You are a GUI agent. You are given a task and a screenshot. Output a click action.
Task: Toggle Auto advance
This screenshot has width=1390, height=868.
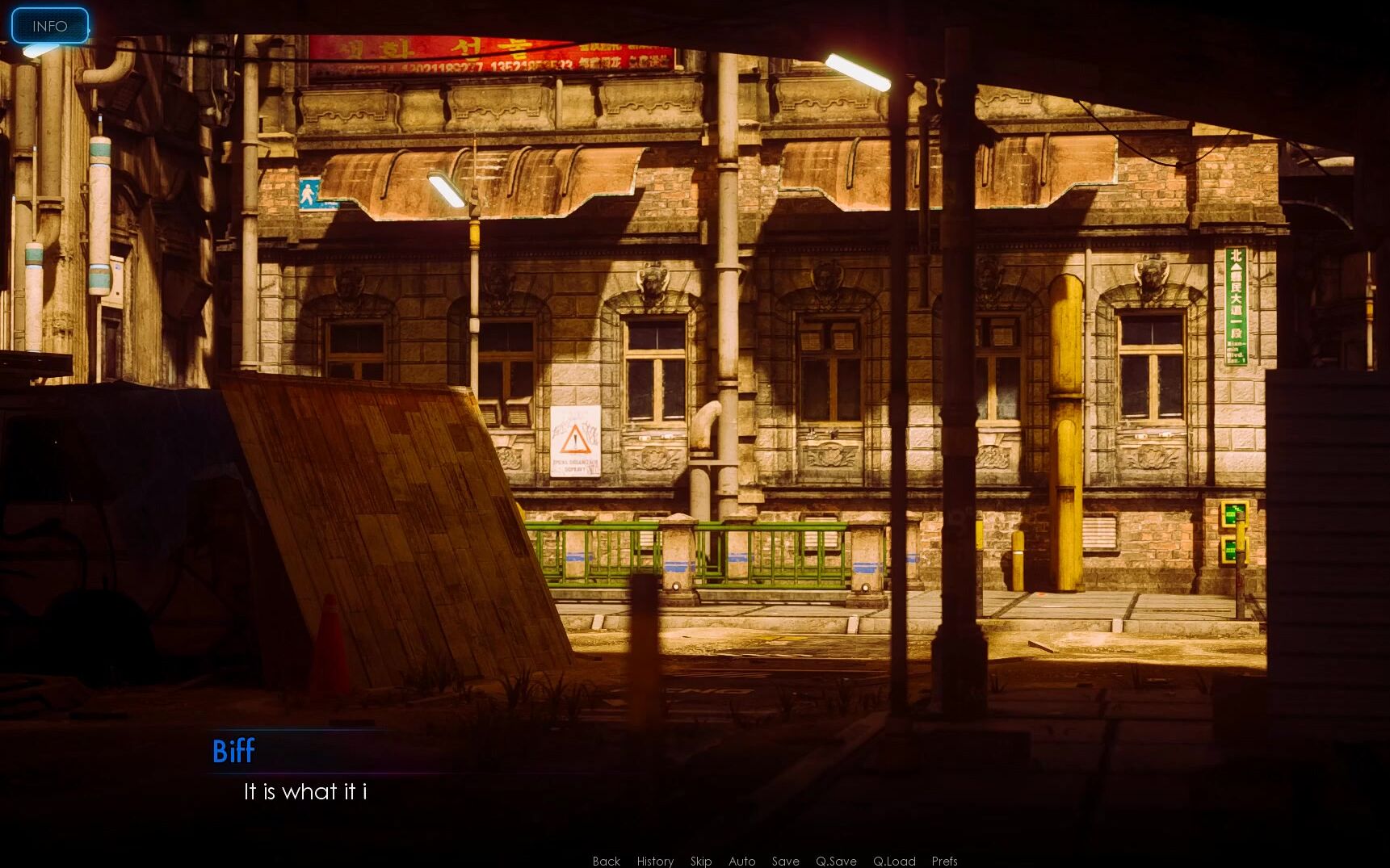tap(742, 861)
